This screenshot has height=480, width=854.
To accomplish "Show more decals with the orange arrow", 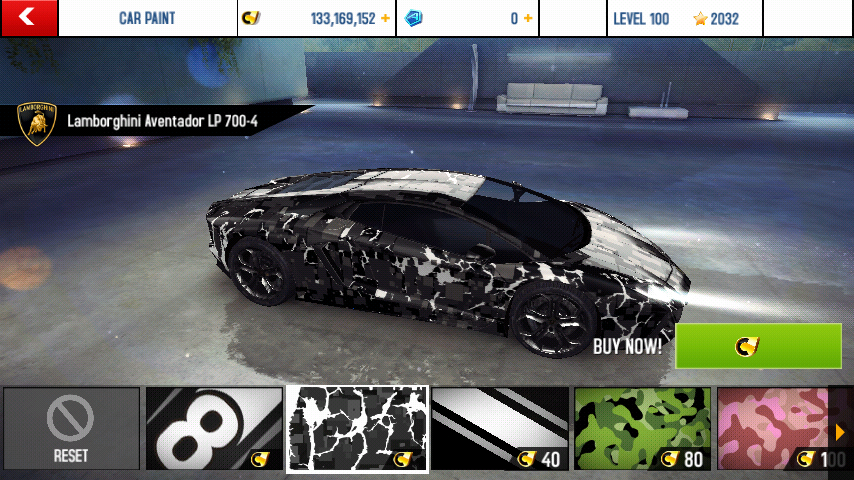I will point(840,432).
